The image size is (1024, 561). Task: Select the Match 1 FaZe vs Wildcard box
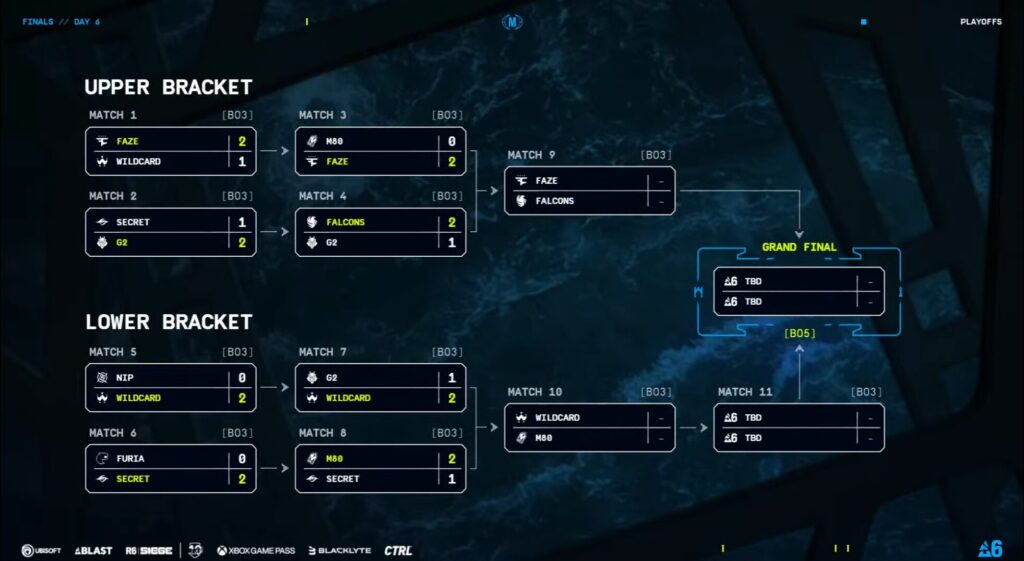tap(170, 151)
